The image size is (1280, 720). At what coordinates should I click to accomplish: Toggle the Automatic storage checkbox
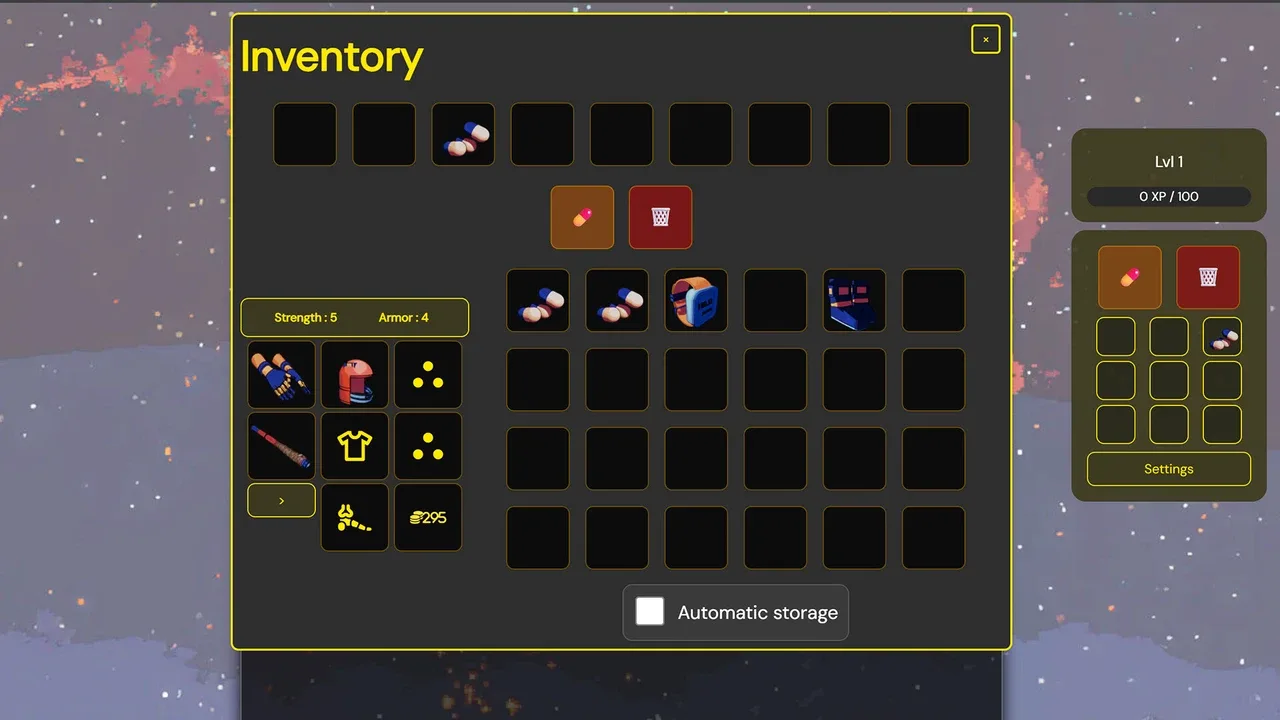coord(650,611)
